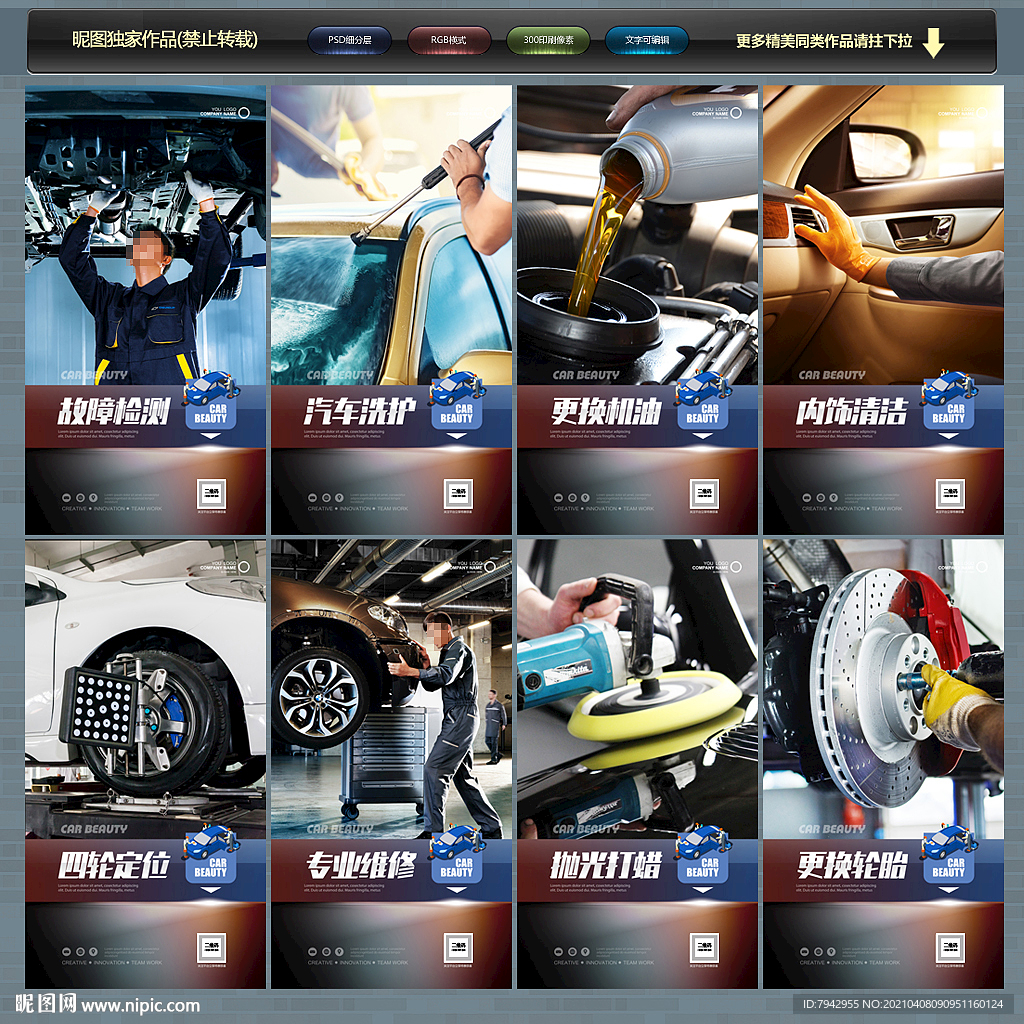1024x1024 pixels.
Task: Click the www.nipic.com watermark link
Action: 140,1006
